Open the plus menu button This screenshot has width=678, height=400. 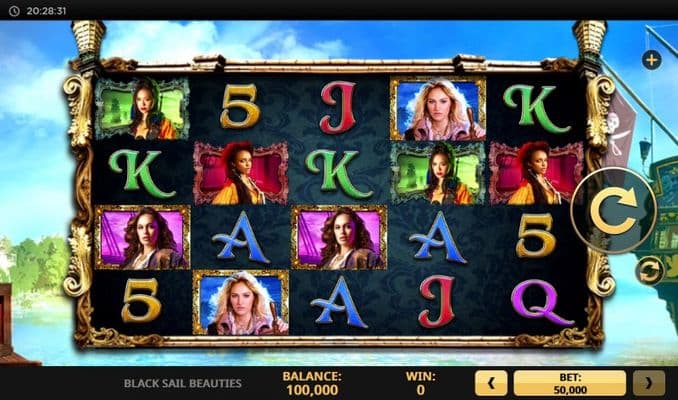point(652,60)
